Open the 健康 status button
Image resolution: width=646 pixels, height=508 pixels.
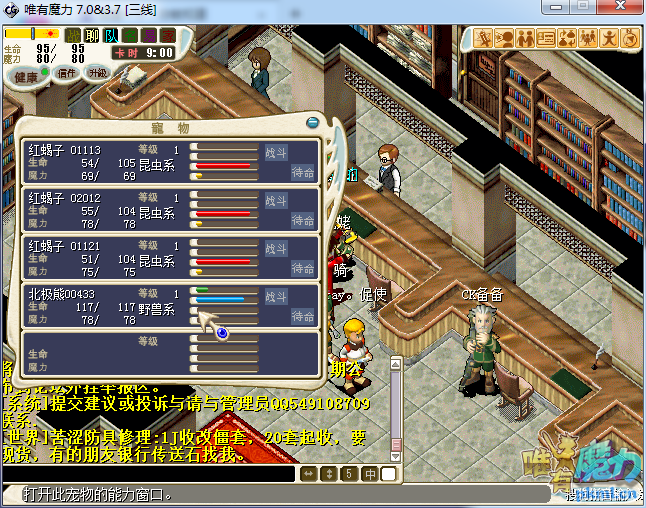tap(27, 77)
